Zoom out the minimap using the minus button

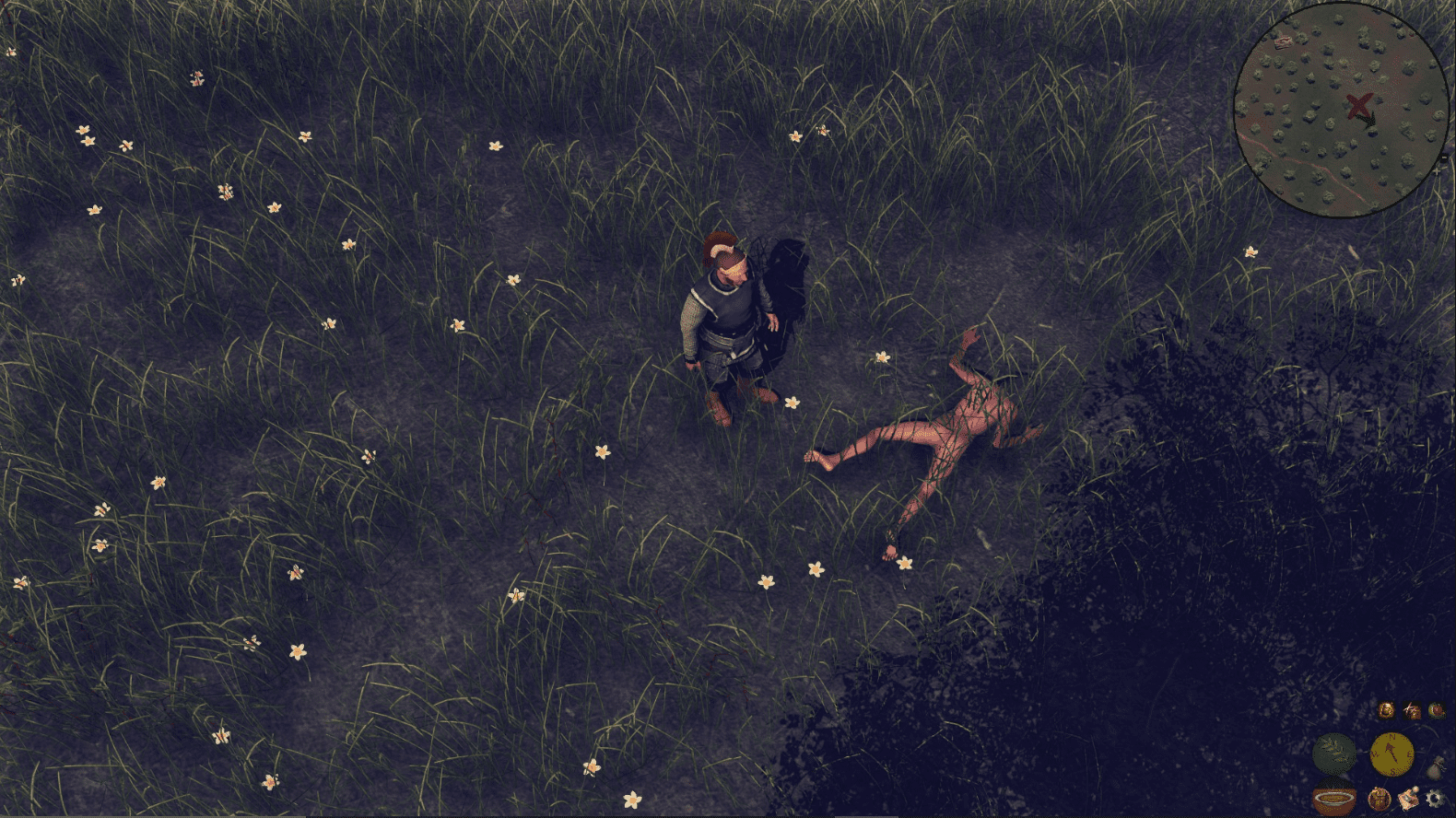1443,157
